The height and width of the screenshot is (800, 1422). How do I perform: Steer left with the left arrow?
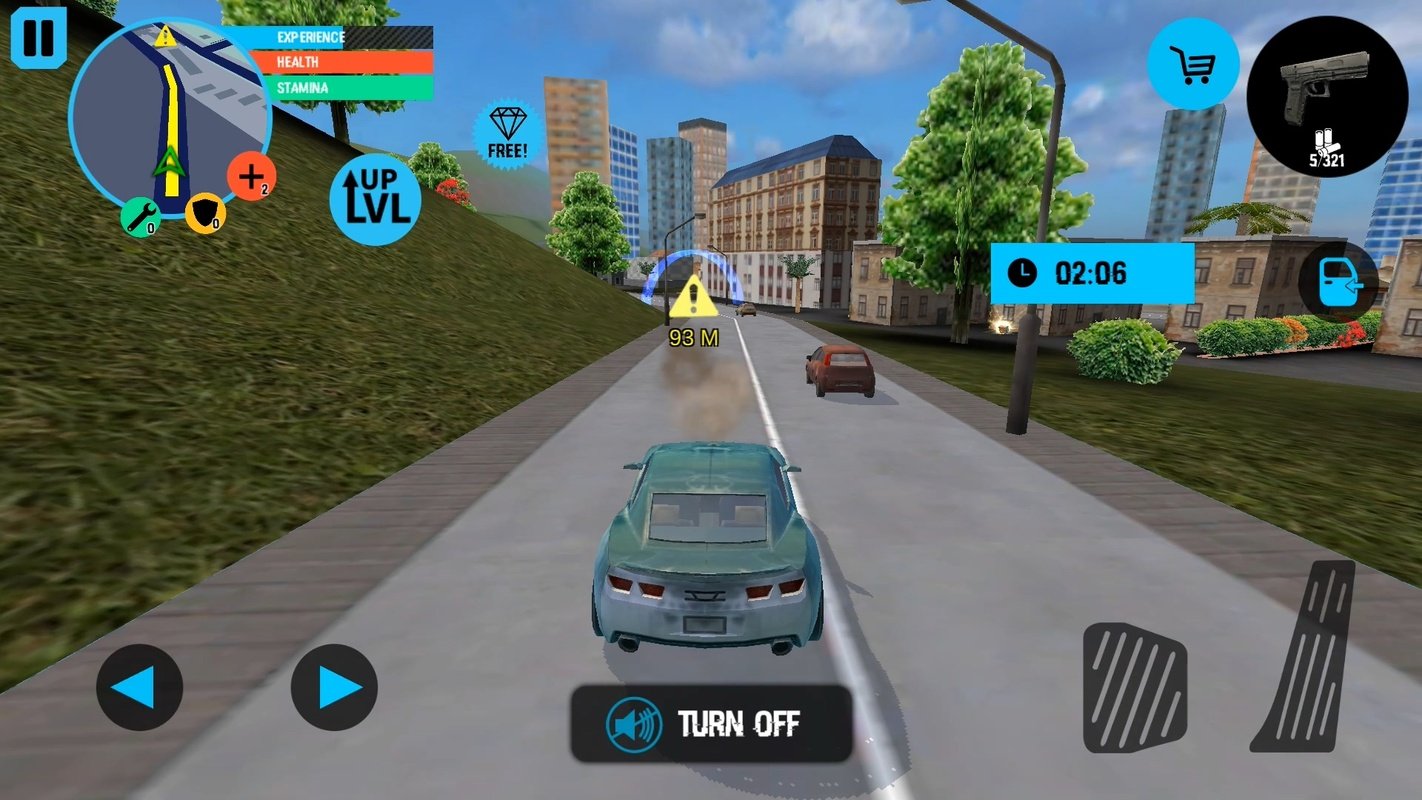tap(139, 687)
